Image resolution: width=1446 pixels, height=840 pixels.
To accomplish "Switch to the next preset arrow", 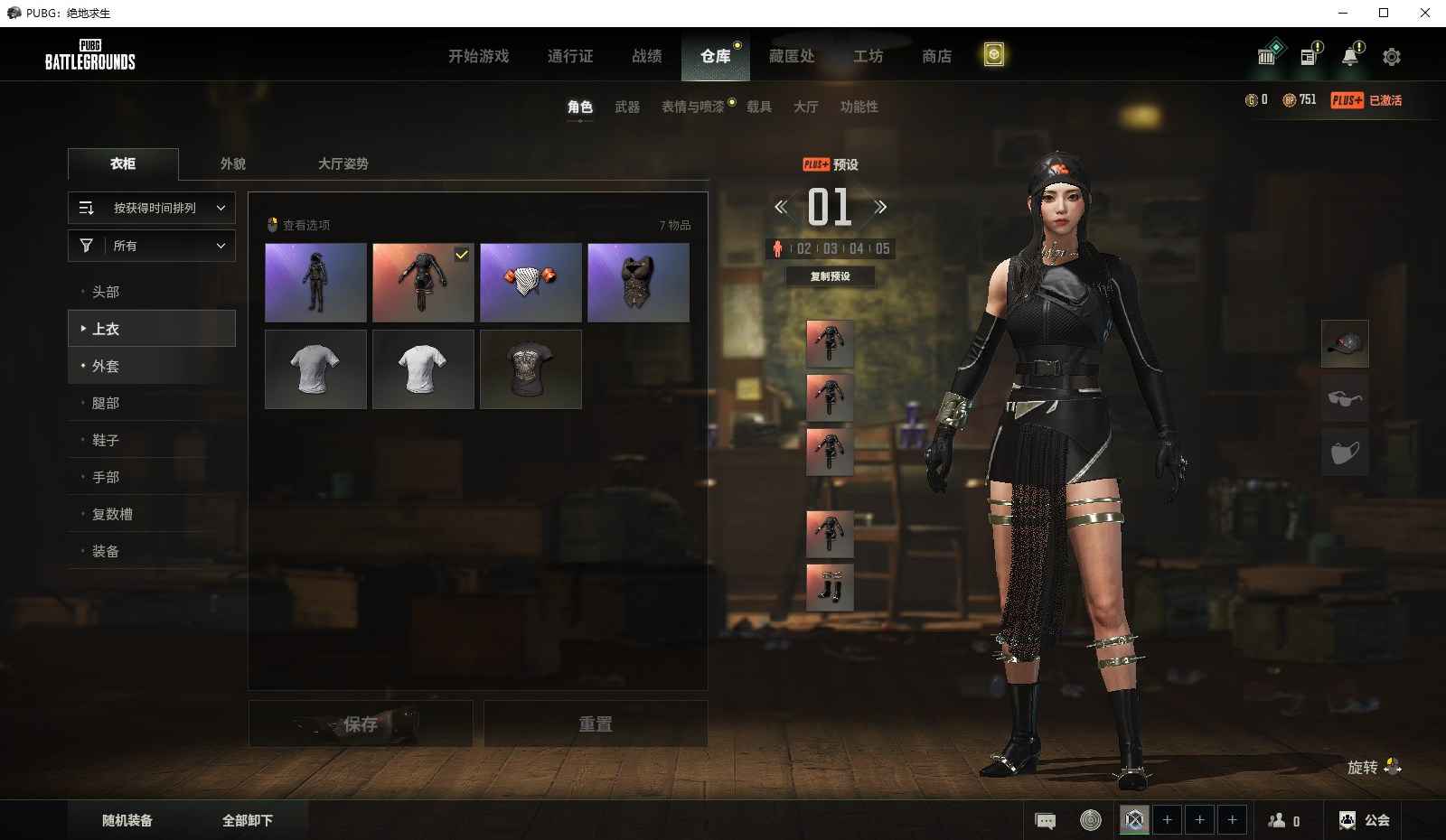I will pyautogui.click(x=880, y=207).
